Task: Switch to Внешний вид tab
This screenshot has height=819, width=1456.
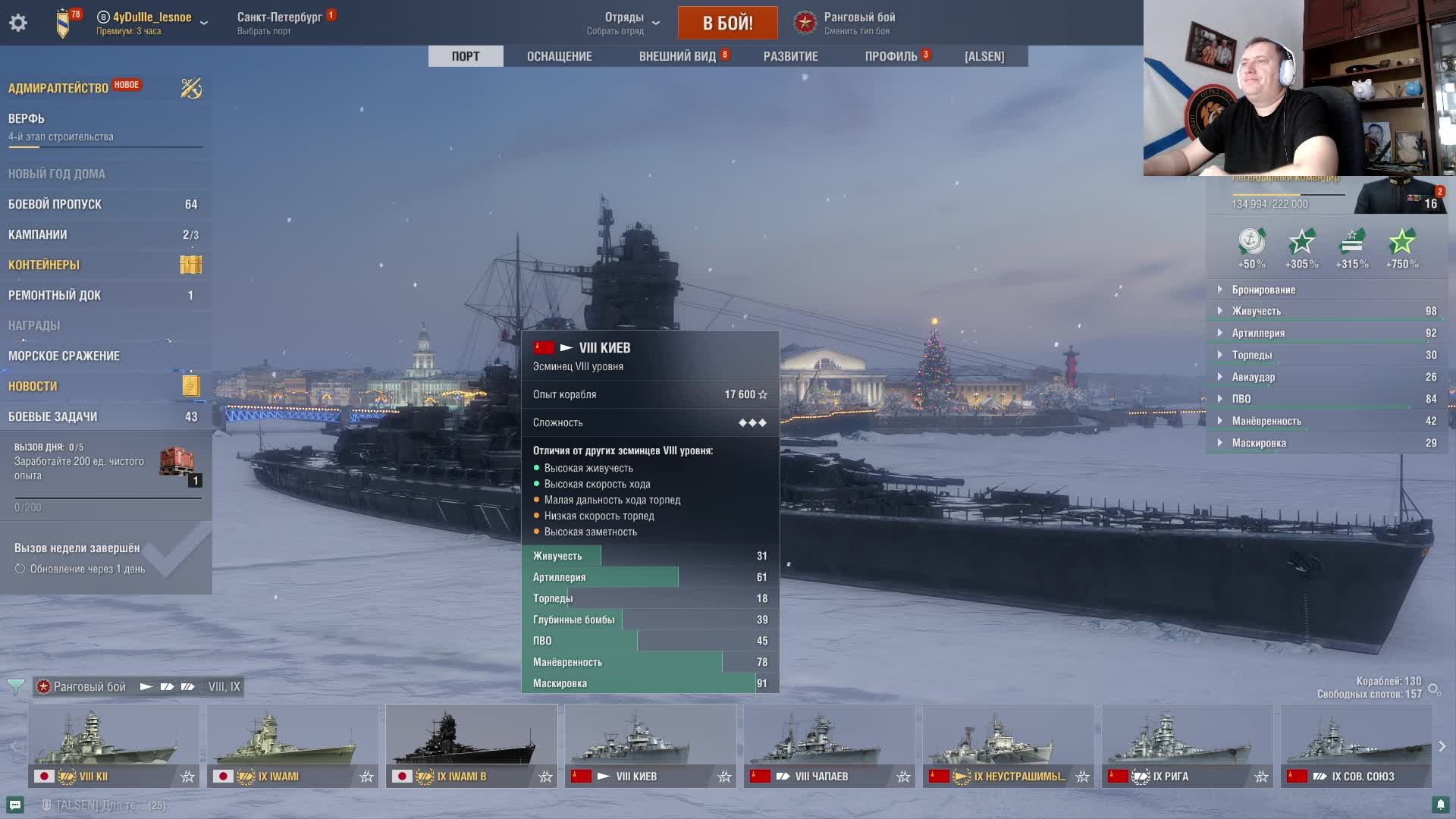Action: pos(677,56)
